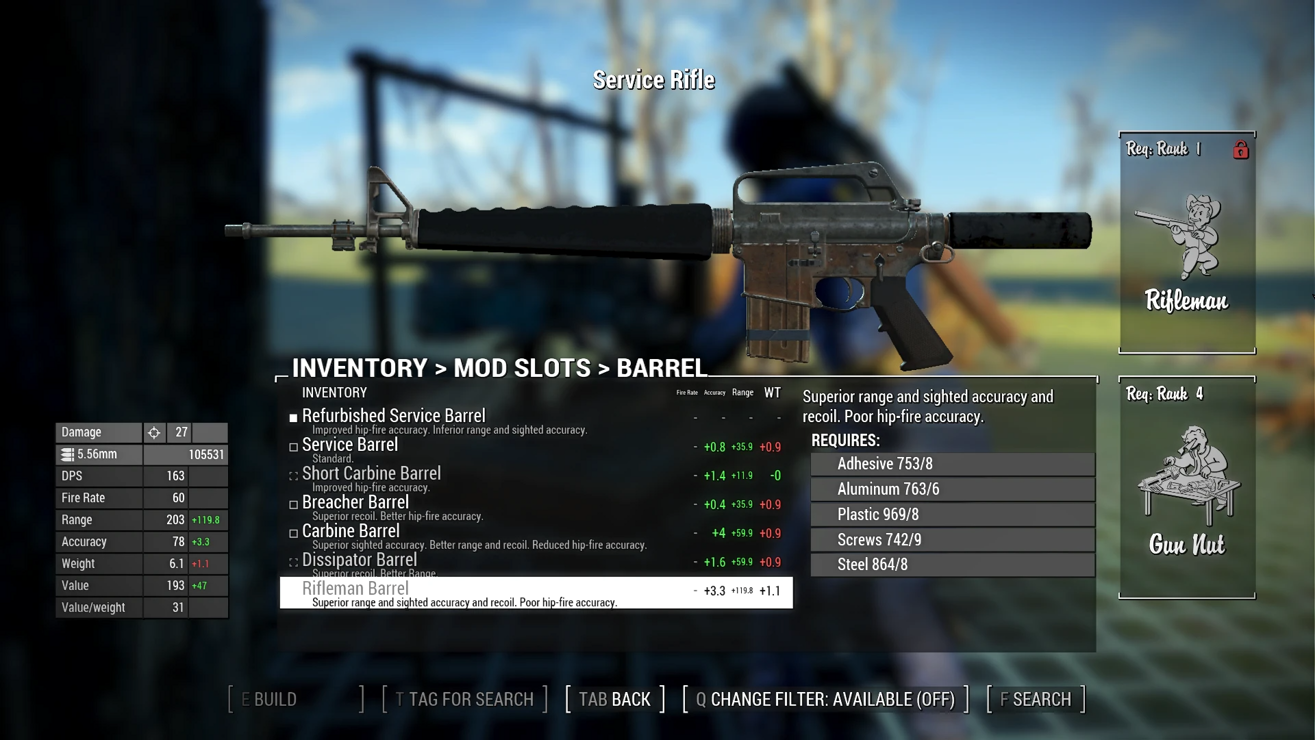The width and height of the screenshot is (1315, 740).
Task: Click the Gun Nut perk card
Action: tap(1187, 488)
